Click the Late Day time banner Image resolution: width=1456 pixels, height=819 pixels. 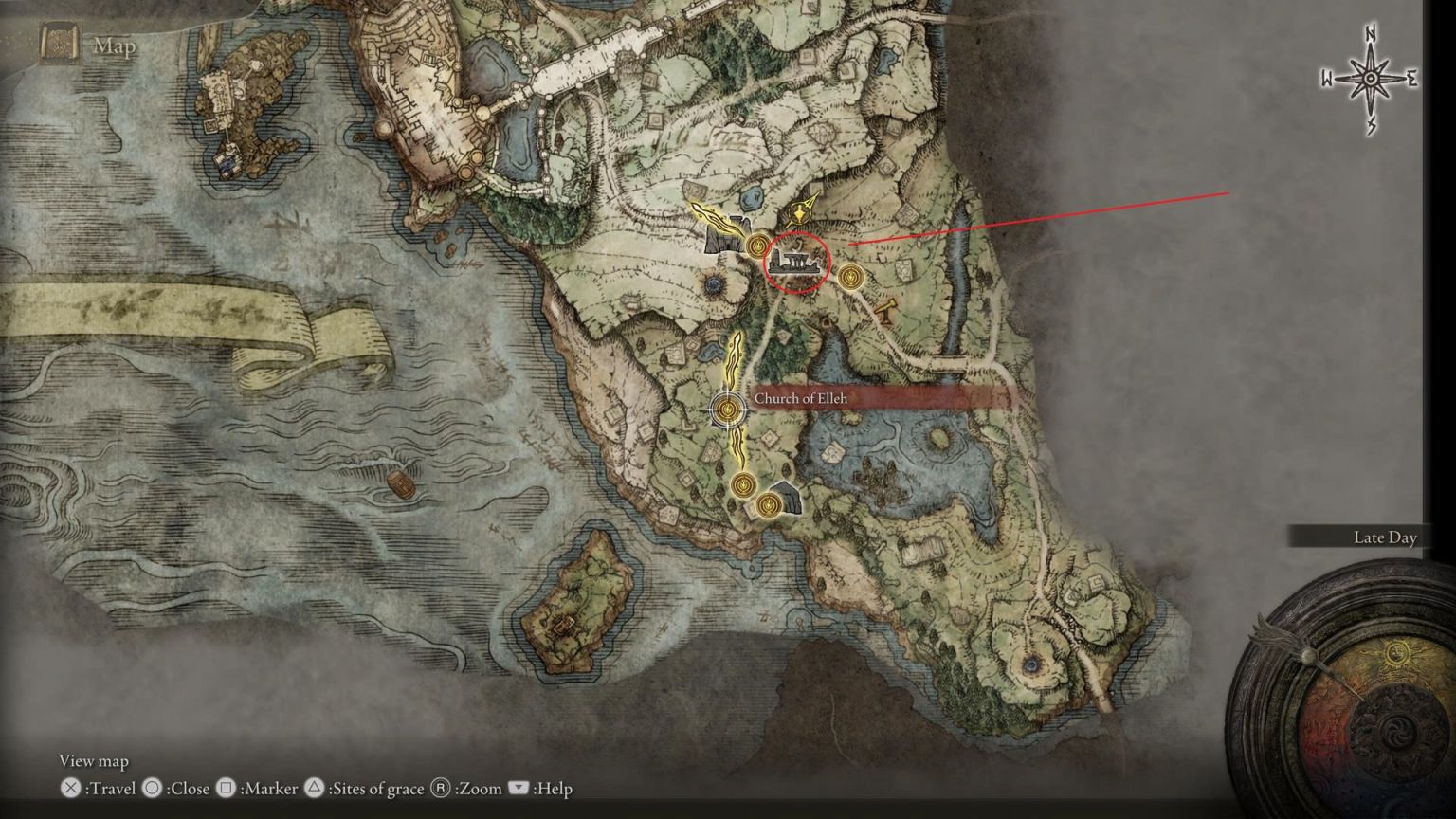[1384, 537]
